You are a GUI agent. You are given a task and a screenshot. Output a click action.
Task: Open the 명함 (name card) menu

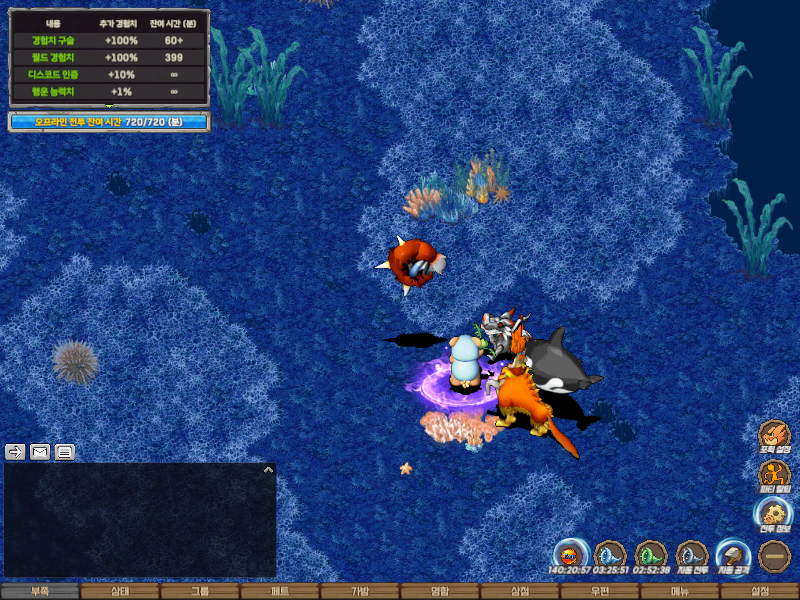pyautogui.click(x=440, y=591)
